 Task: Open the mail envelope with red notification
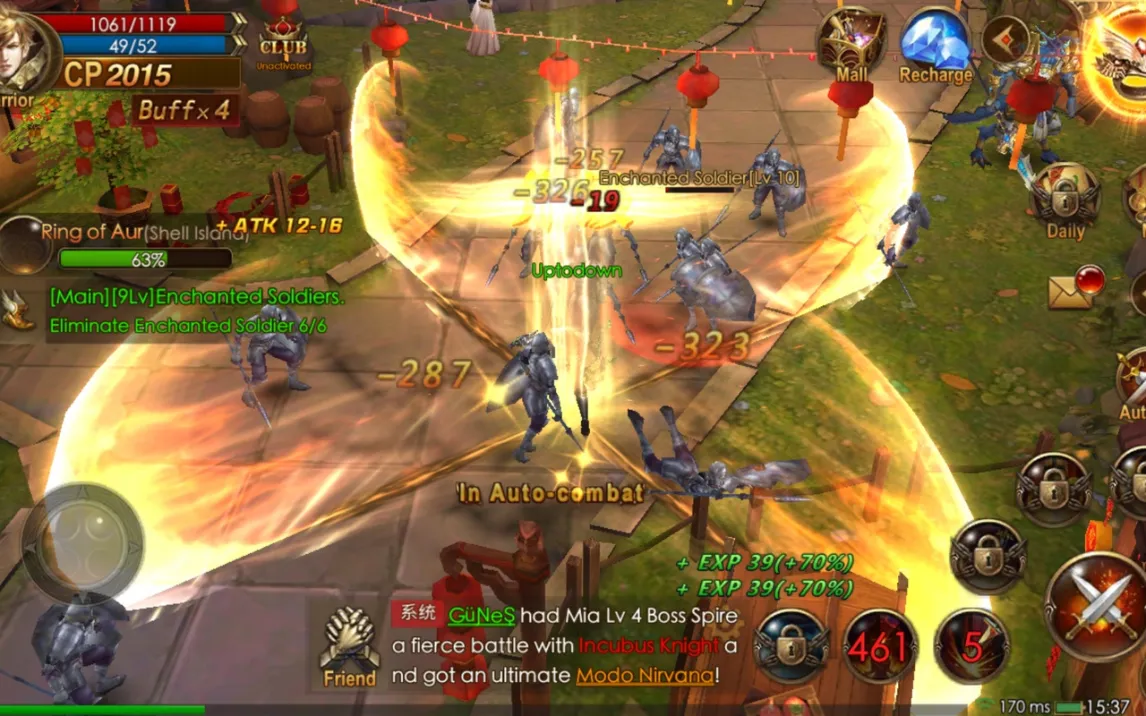click(1074, 287)
